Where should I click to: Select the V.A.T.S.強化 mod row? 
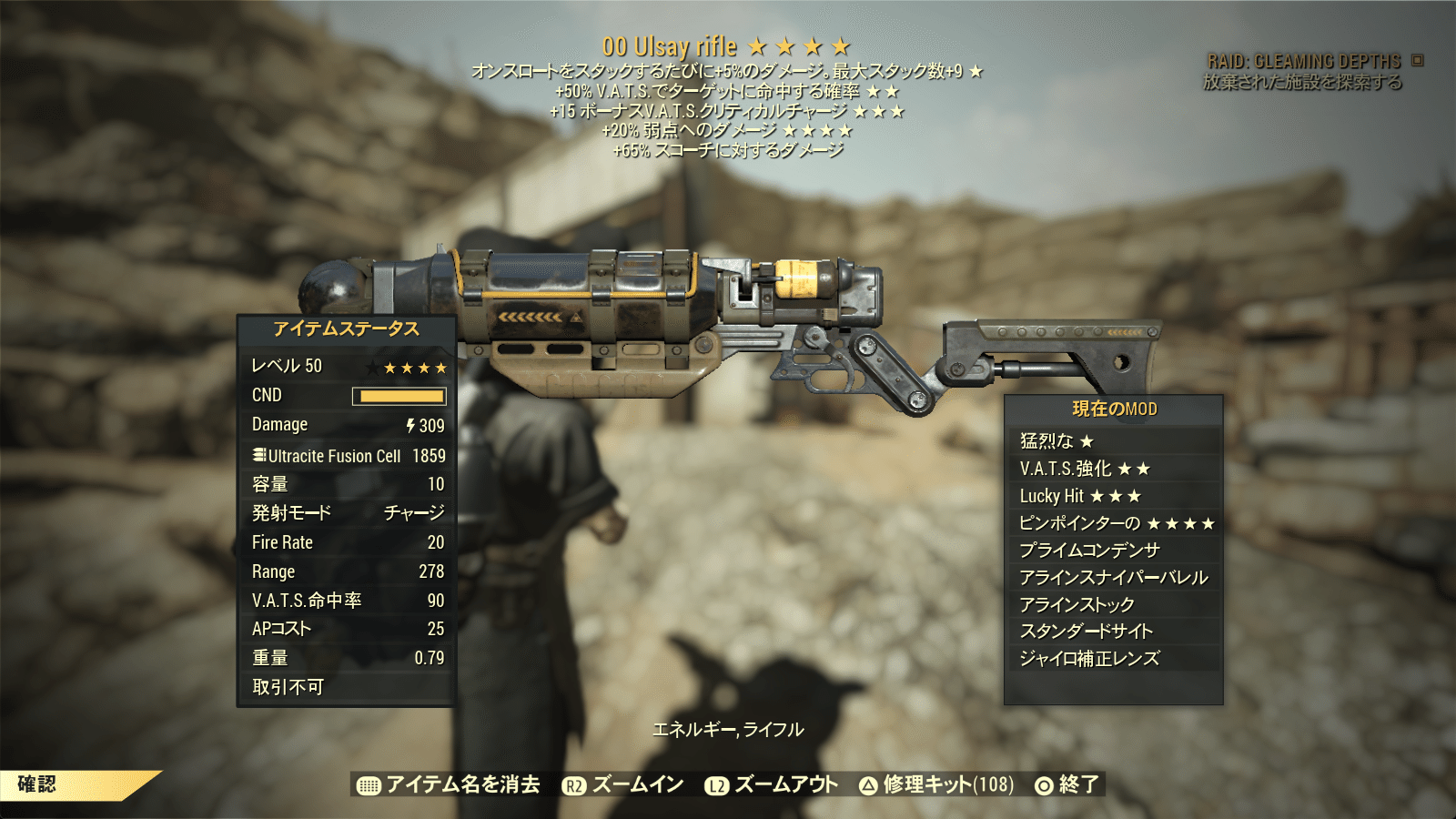tap(1113, 469)
